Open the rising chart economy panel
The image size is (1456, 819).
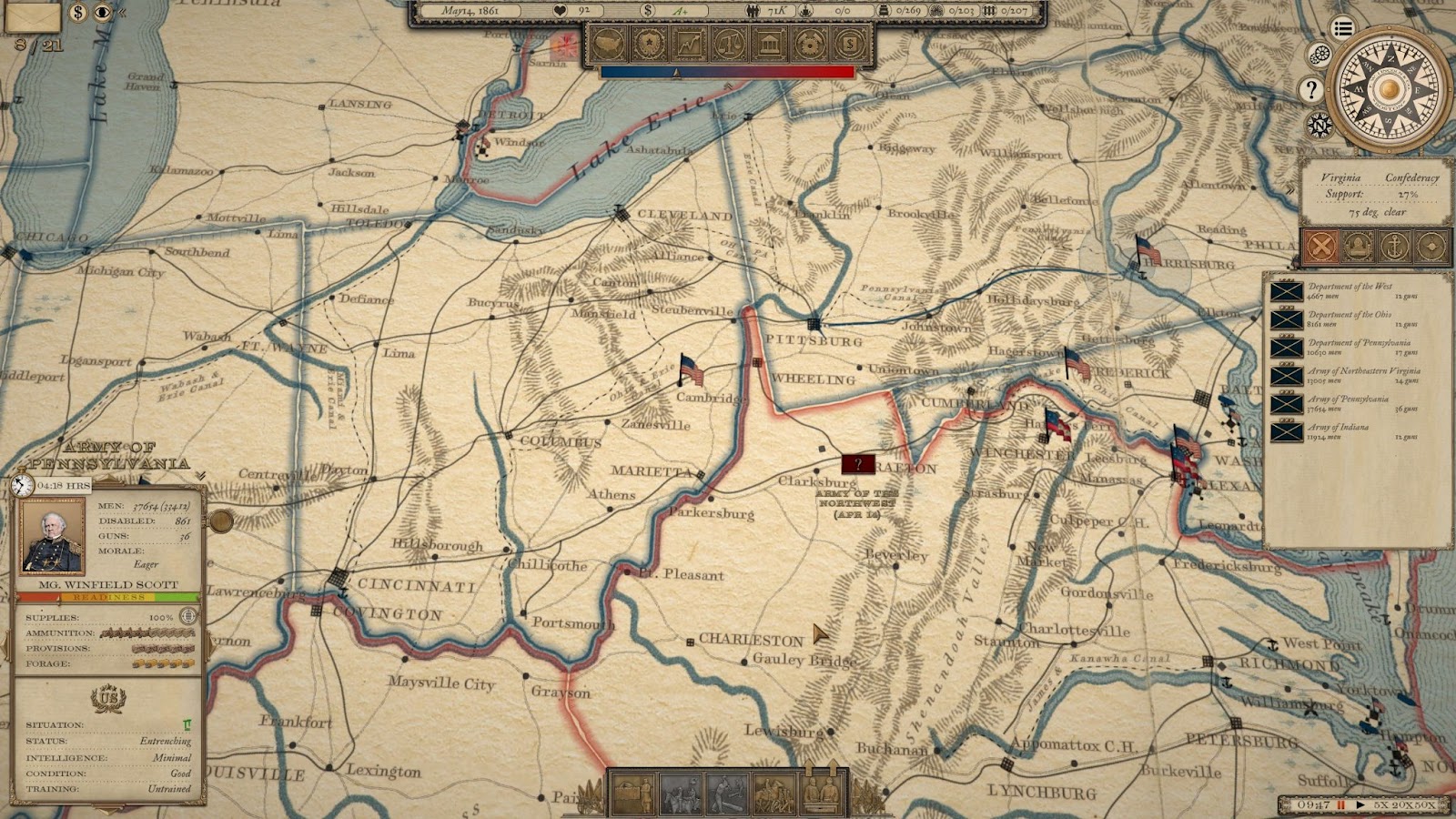coord(689,43)
